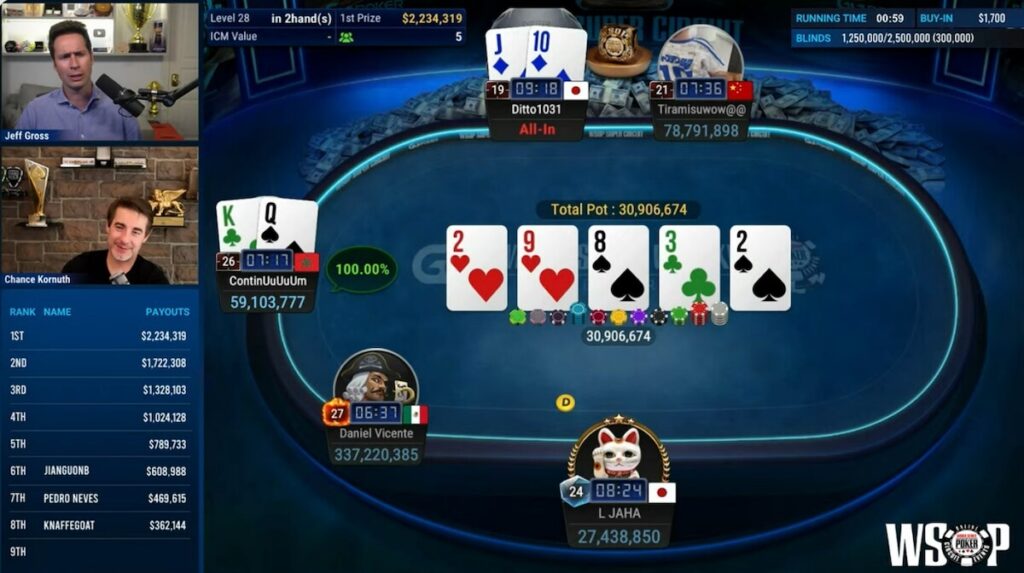This screenshot has width=1024, height=573.
Task: Open Tiramisuwow@@ player profile
Action: coord(700,110)
